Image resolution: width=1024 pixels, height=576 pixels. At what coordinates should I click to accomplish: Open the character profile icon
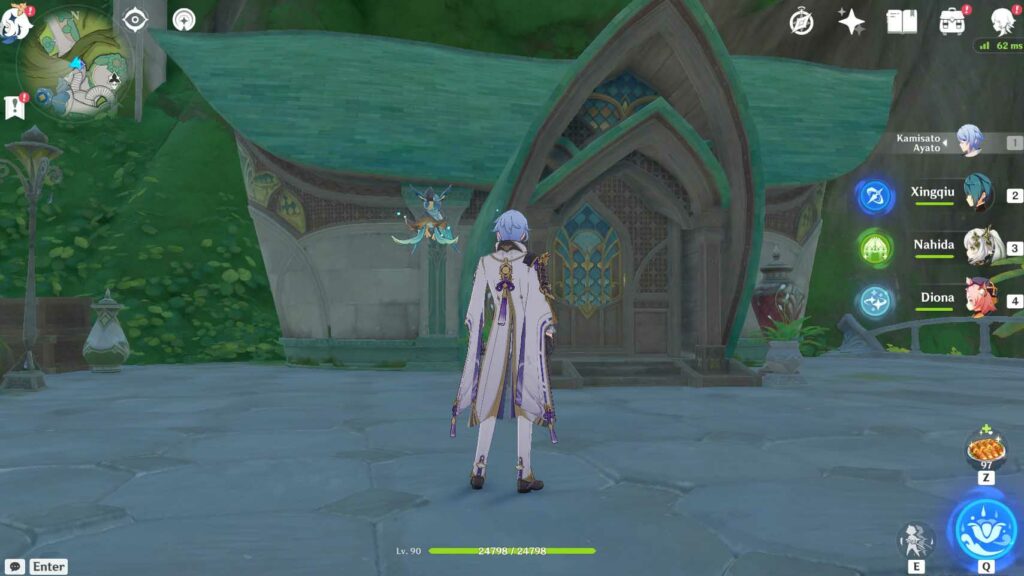tap(1002, 21)
